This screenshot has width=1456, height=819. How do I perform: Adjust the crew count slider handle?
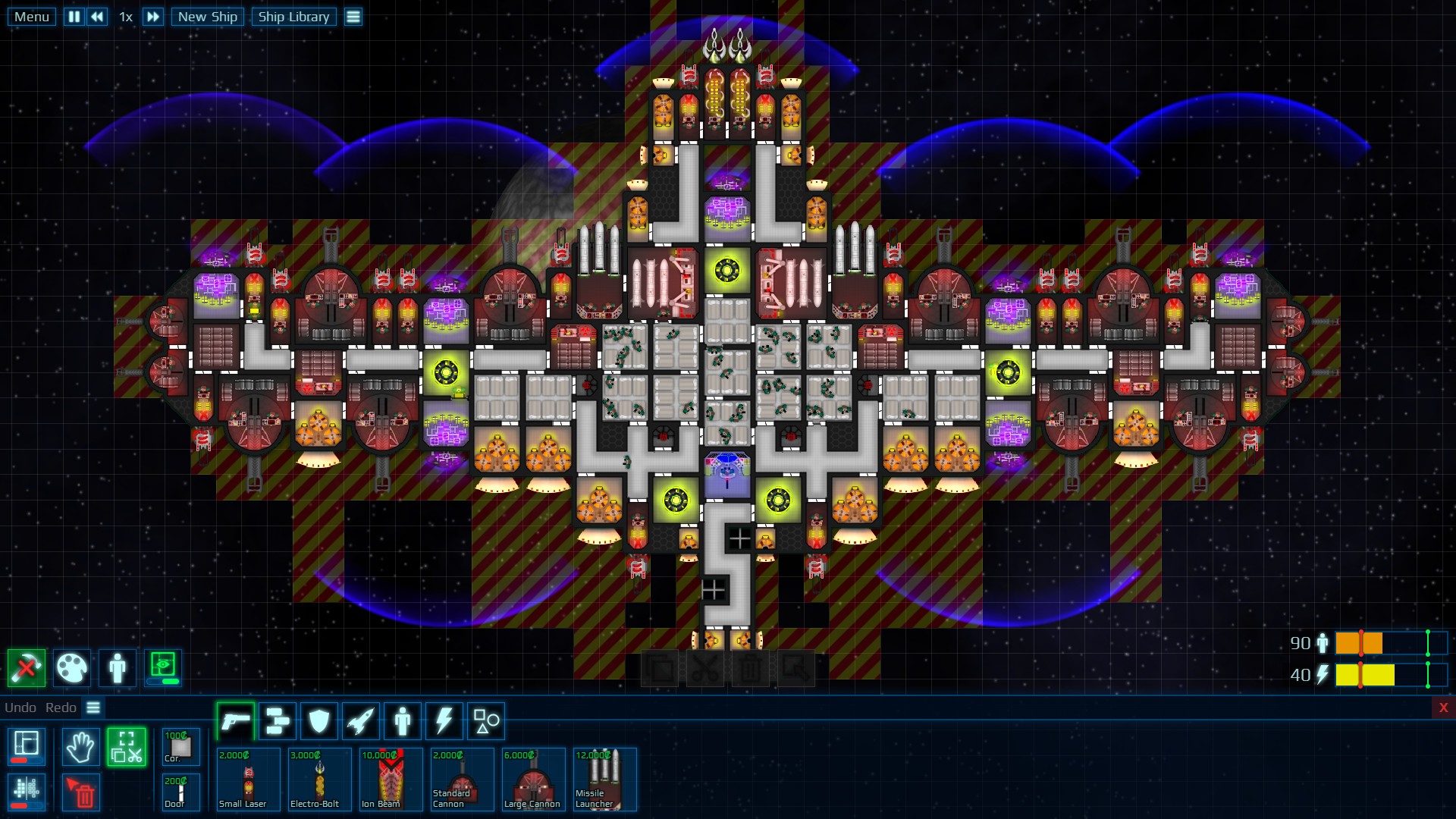point(1363,643)
